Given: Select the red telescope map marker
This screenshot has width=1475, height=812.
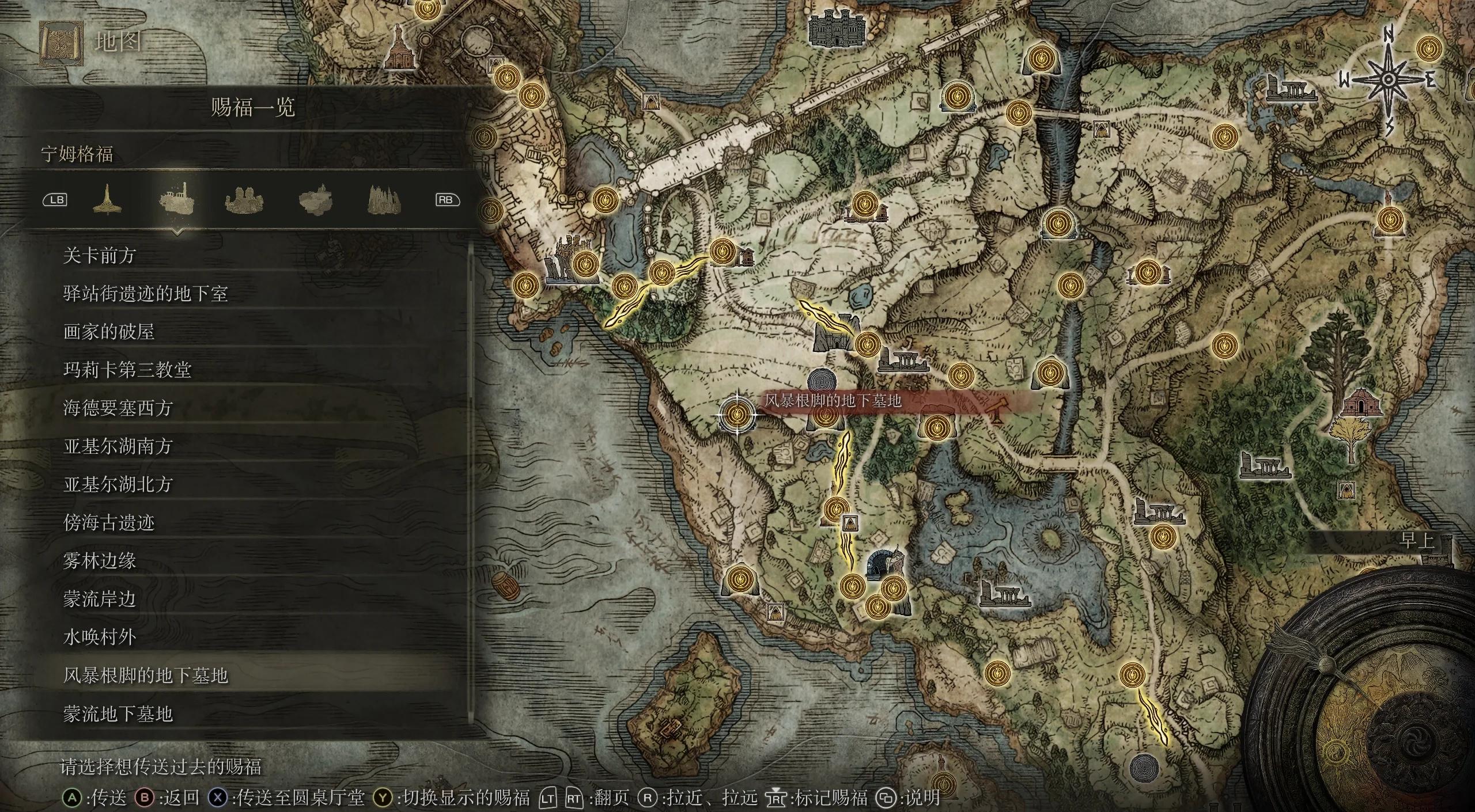Looking at the screenshot, I should [995, 409].
